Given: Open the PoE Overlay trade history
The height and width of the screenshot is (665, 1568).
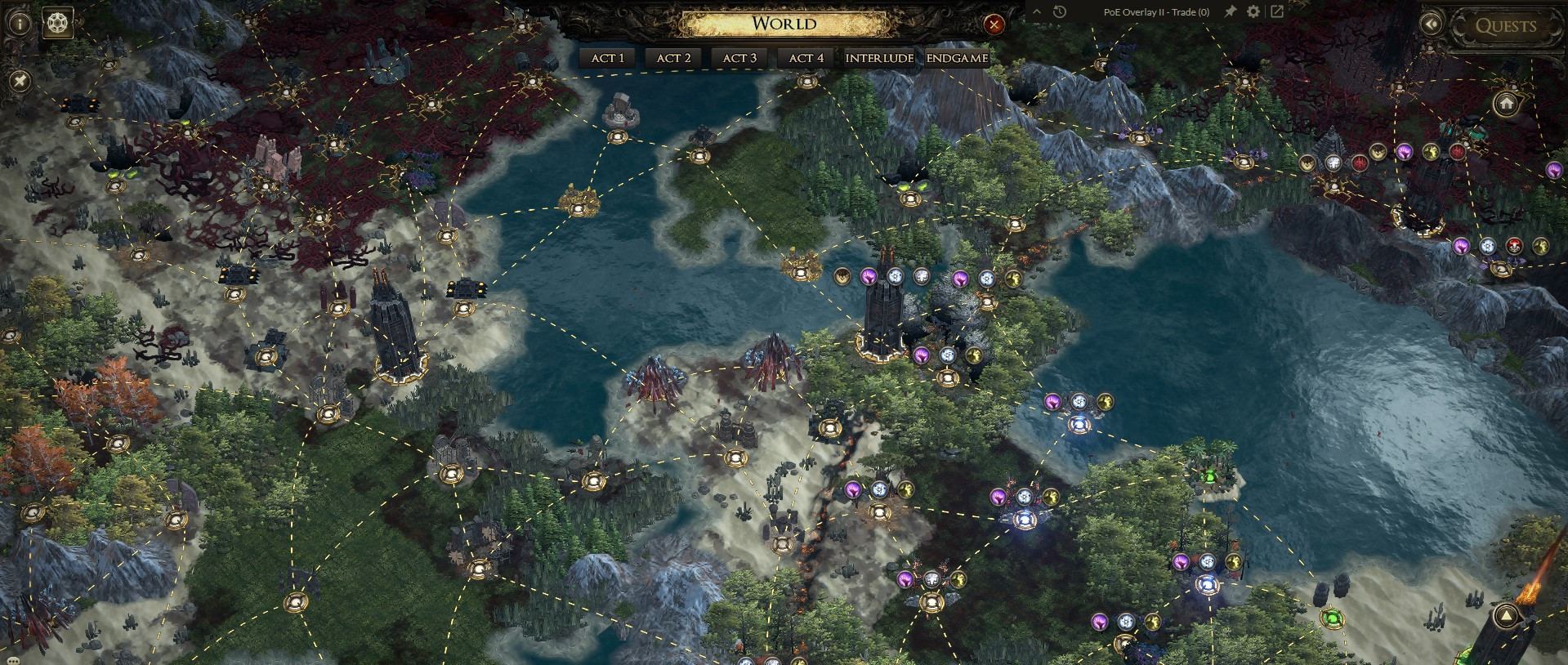Looking at the screenshot, I should coord(1060,11).
